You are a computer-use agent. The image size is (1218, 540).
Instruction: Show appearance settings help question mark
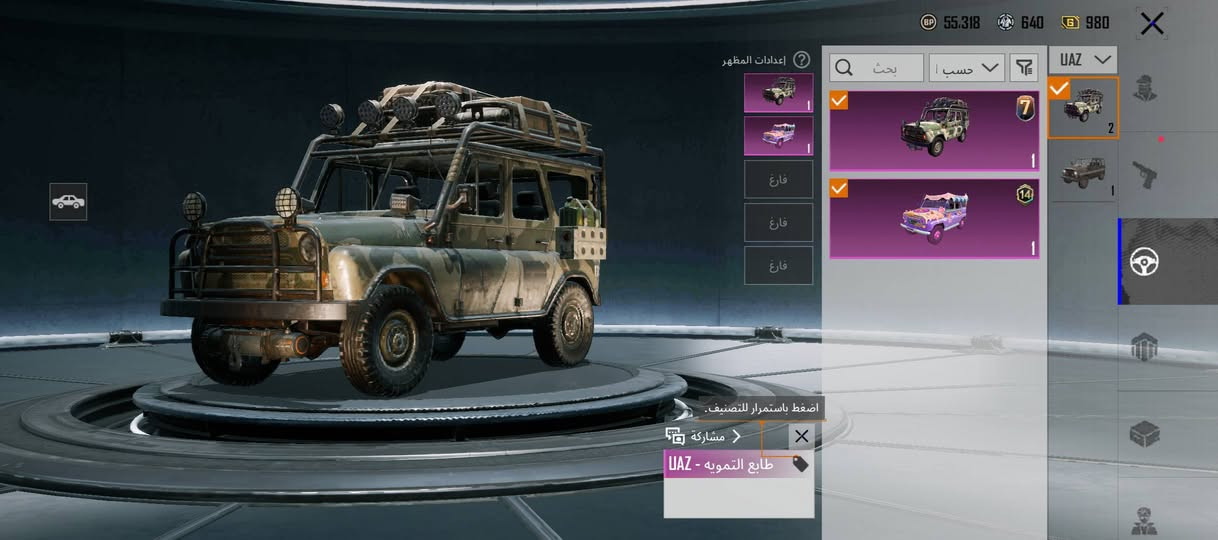801,60
